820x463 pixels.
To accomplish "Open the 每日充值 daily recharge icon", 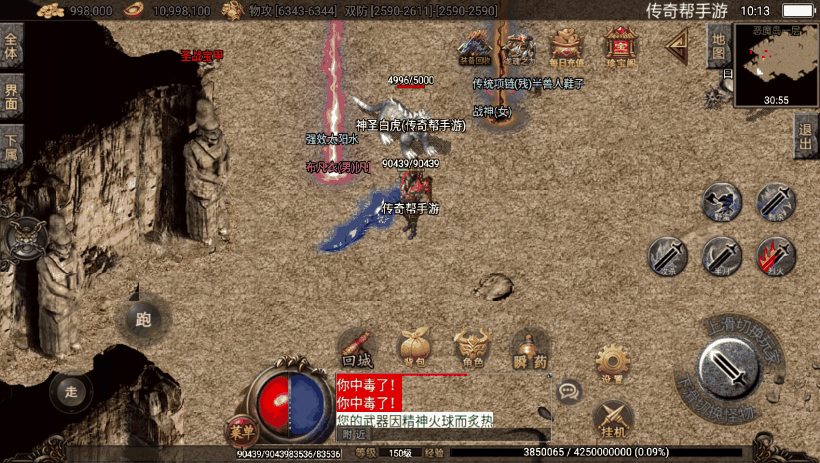I will coord(567,47).
